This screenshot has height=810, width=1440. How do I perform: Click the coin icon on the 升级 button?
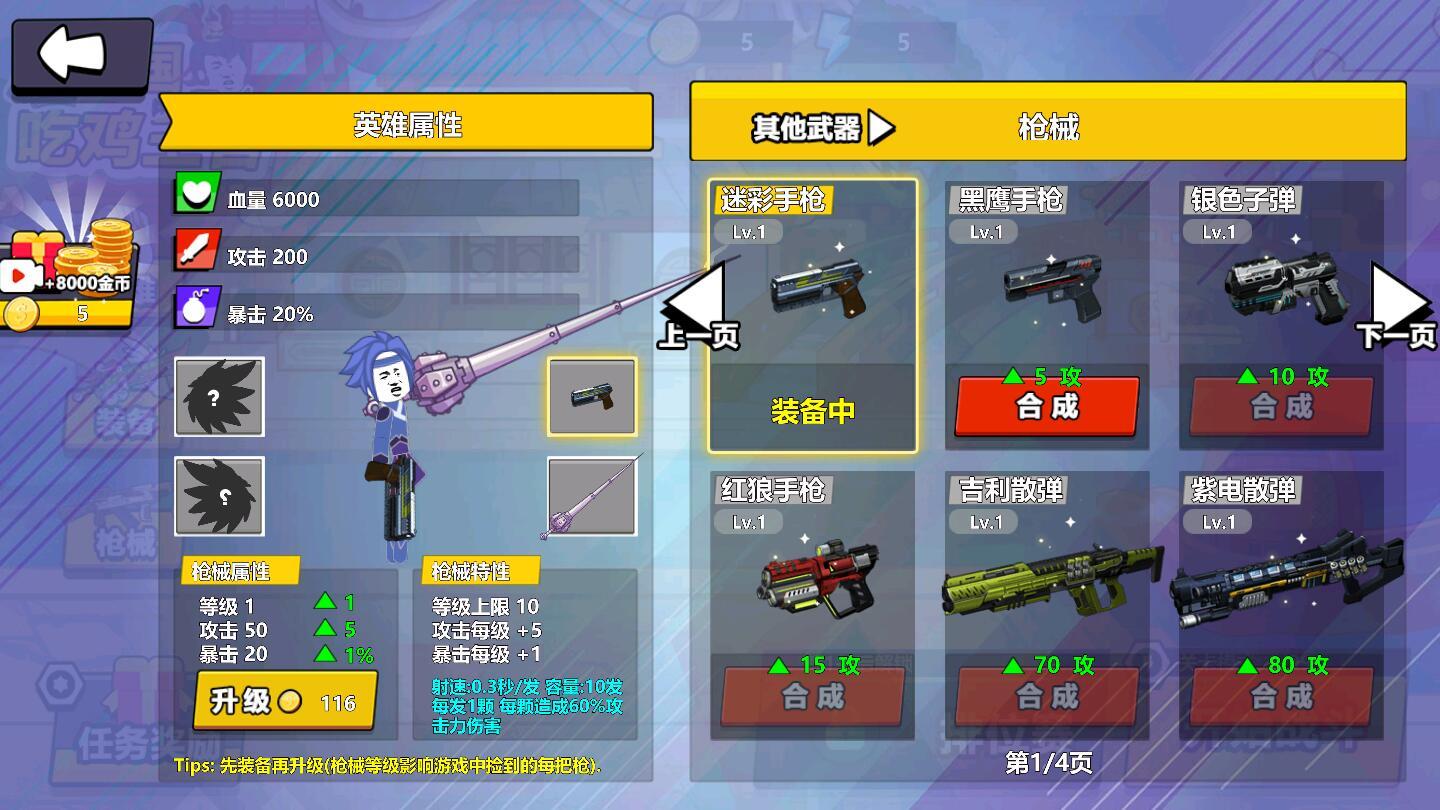tap(289, 704)
